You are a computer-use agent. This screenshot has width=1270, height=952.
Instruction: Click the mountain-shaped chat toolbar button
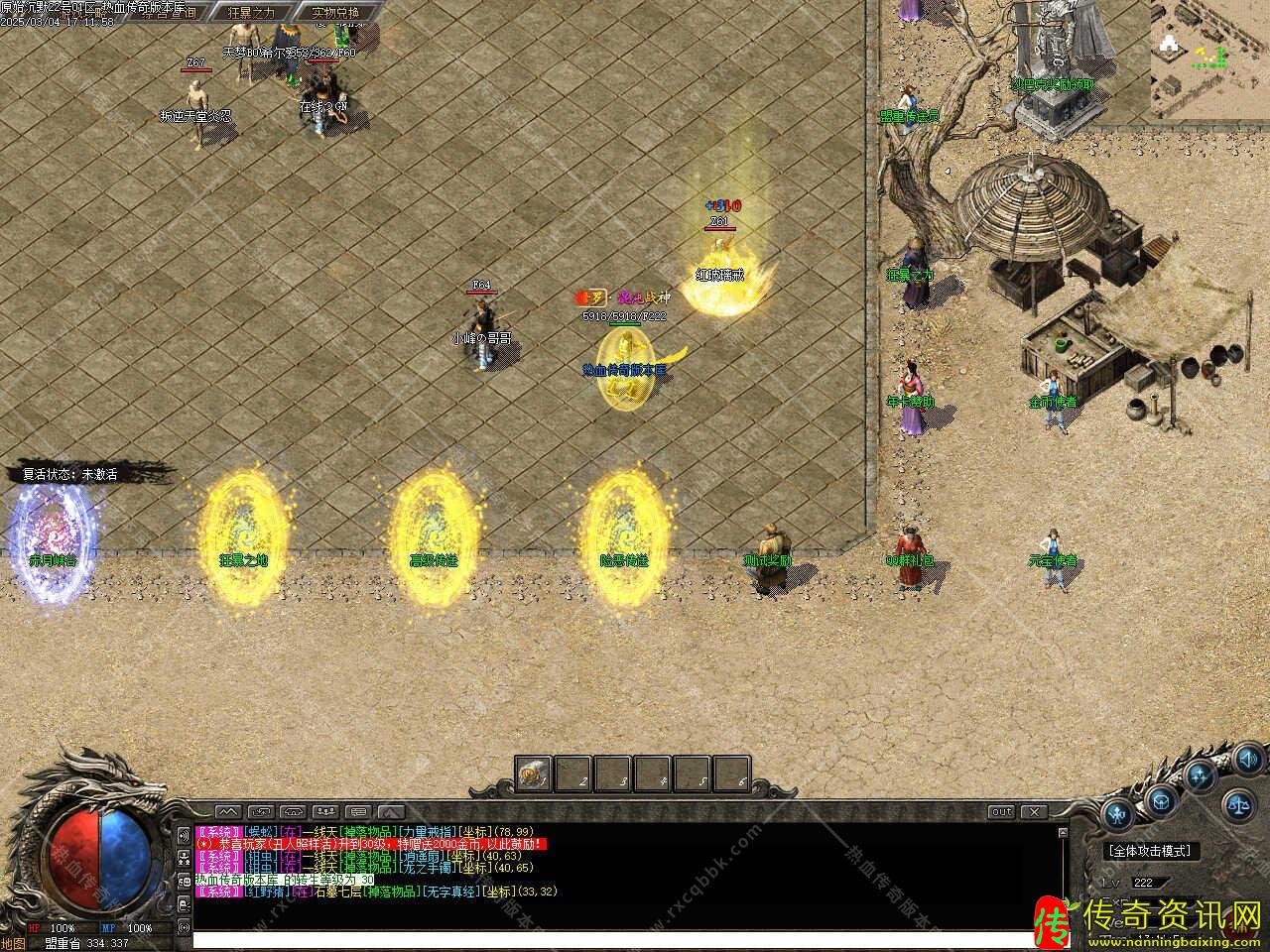click(x=227, y=812)
